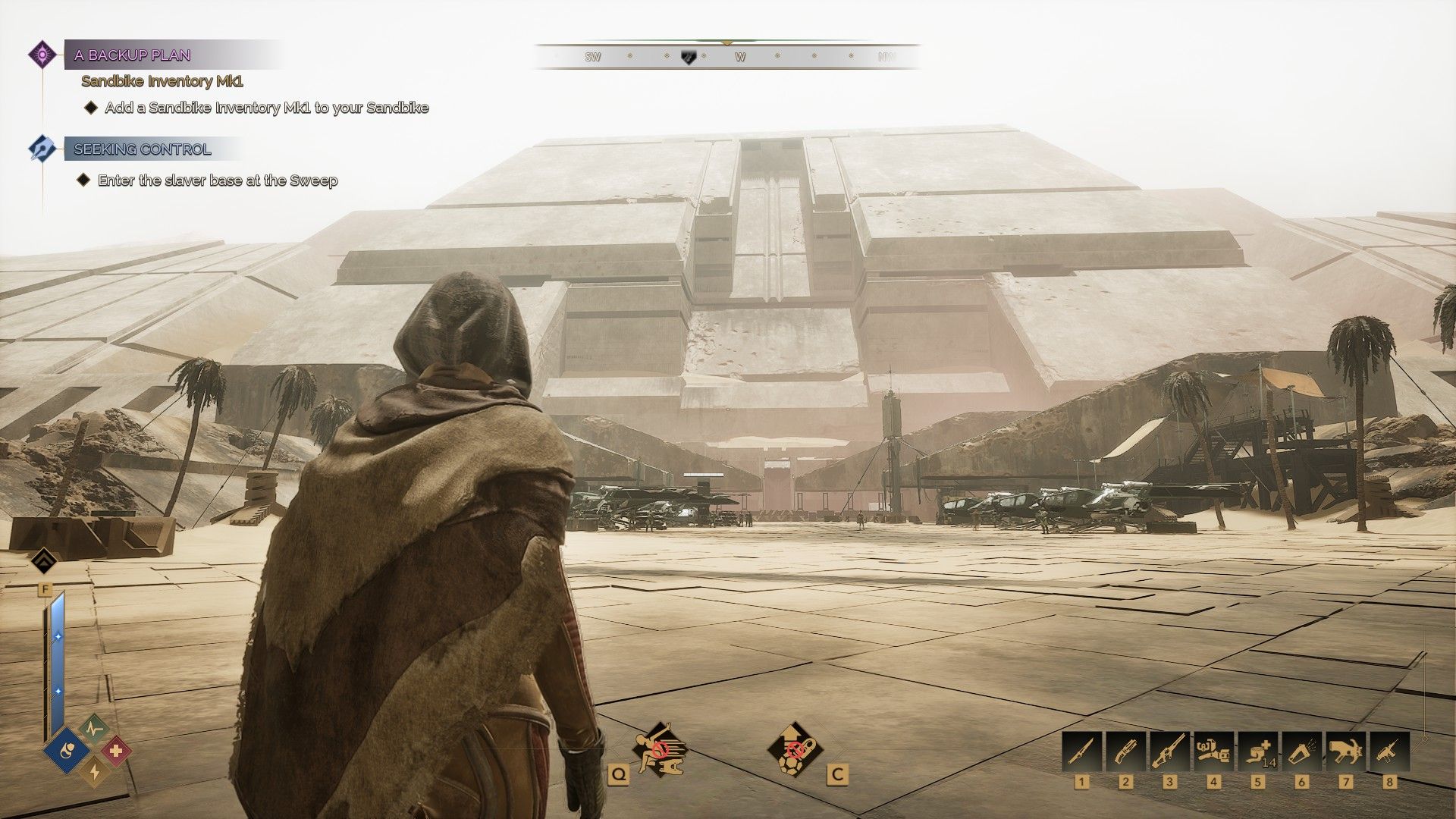Trigger the disabled grenade throw ability icon

pyautogui.click(x=794, y=749)
